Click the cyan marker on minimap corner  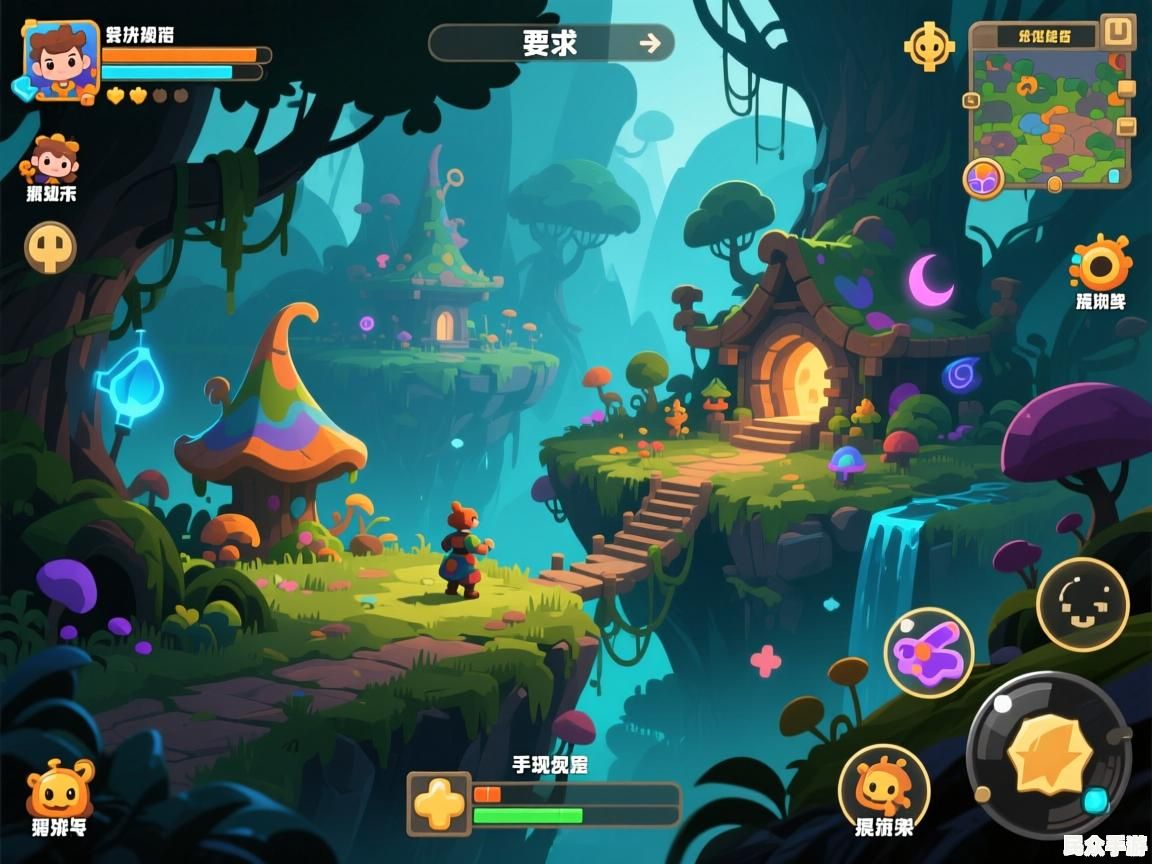[1114, 176]
